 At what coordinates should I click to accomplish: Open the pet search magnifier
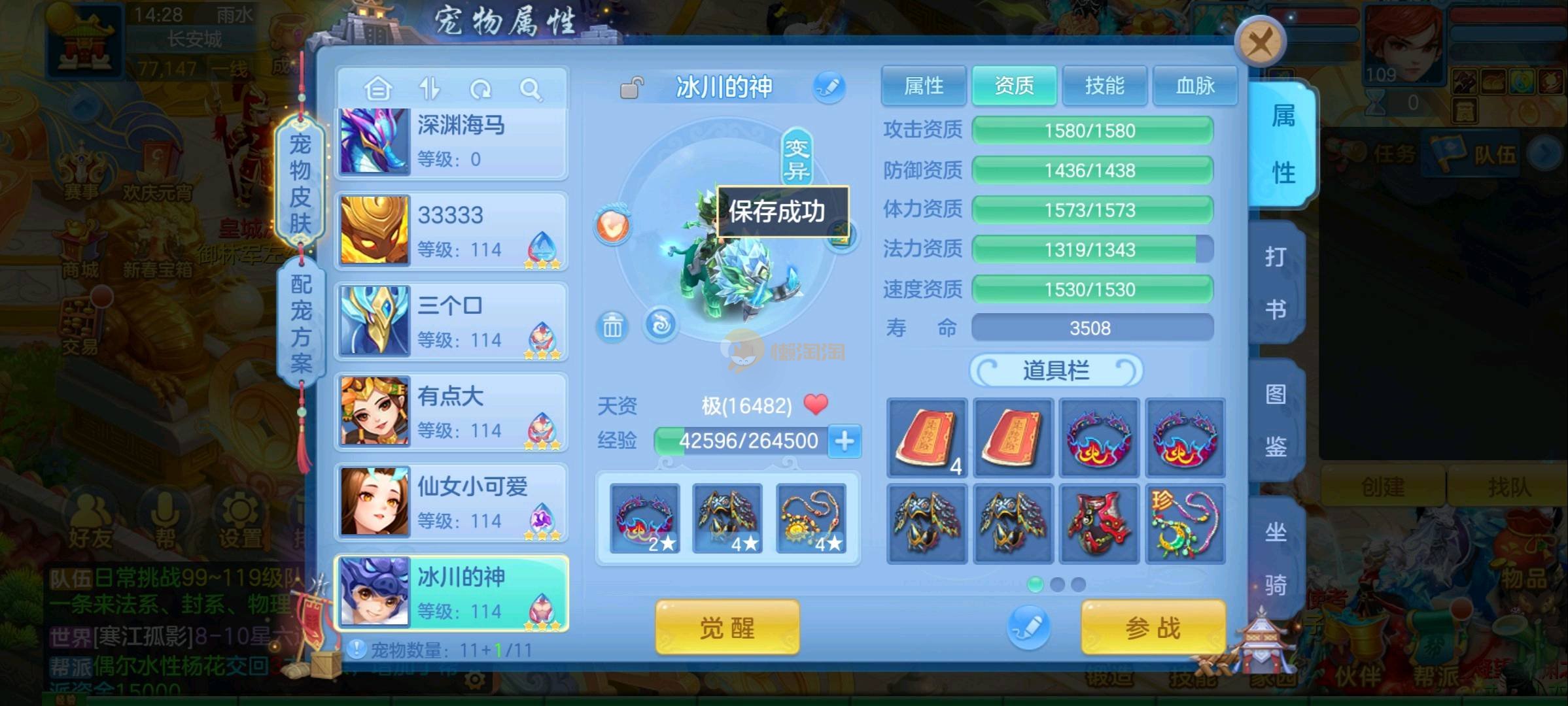pos(531,89)
